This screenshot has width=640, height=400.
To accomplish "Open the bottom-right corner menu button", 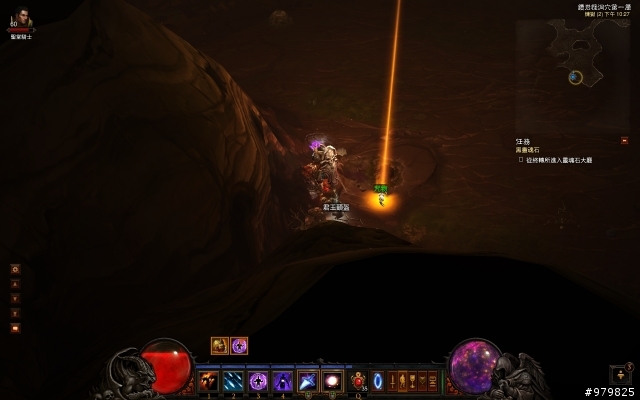I will click(620, 375).
